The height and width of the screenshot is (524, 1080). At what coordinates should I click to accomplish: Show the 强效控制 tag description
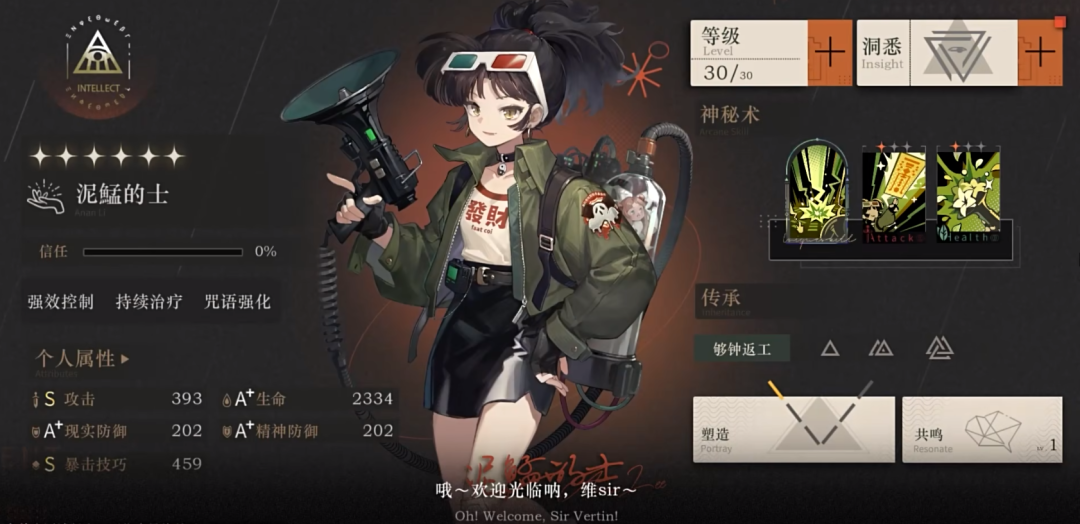tap(61, 301)
